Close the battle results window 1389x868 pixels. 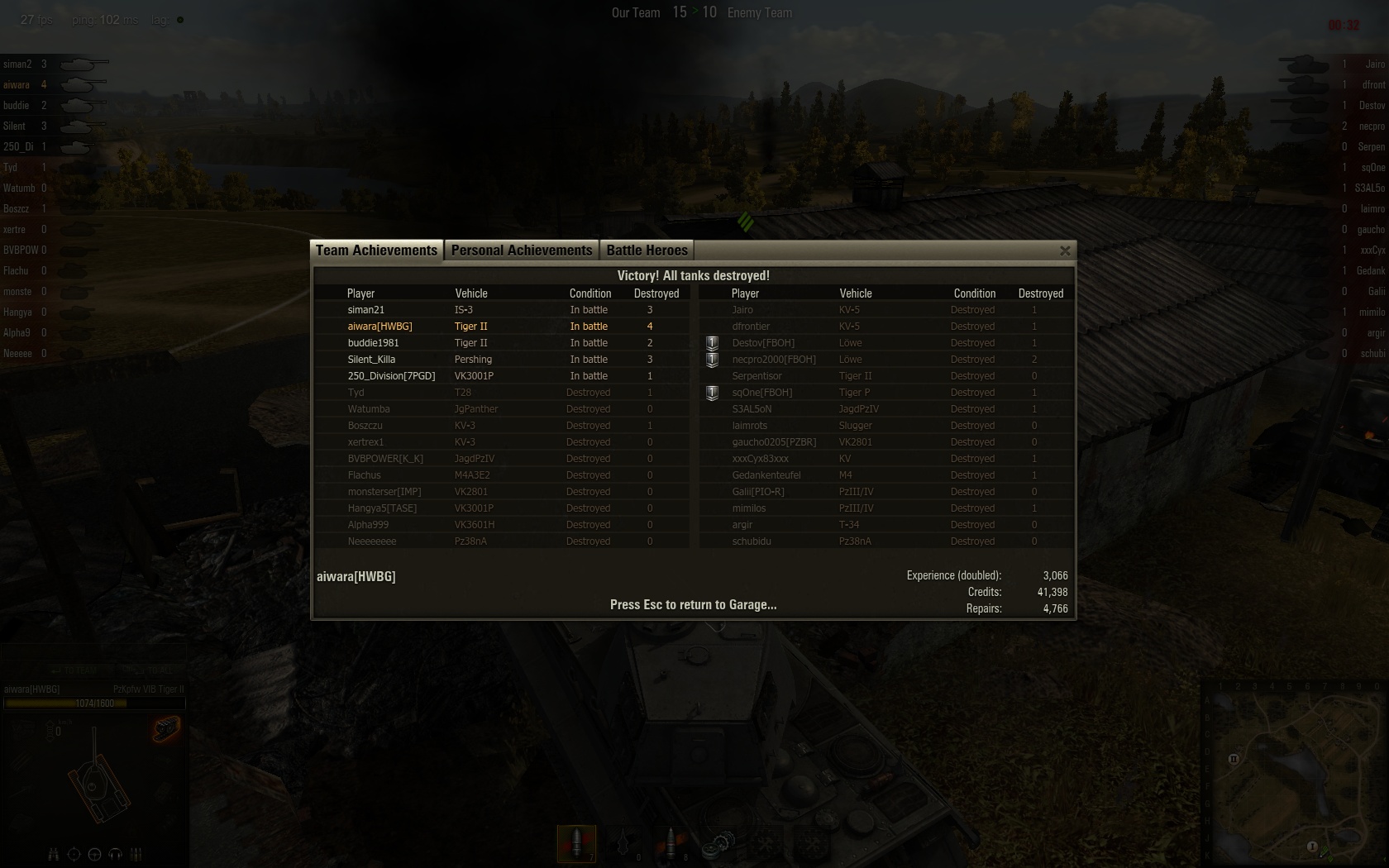1065,250
